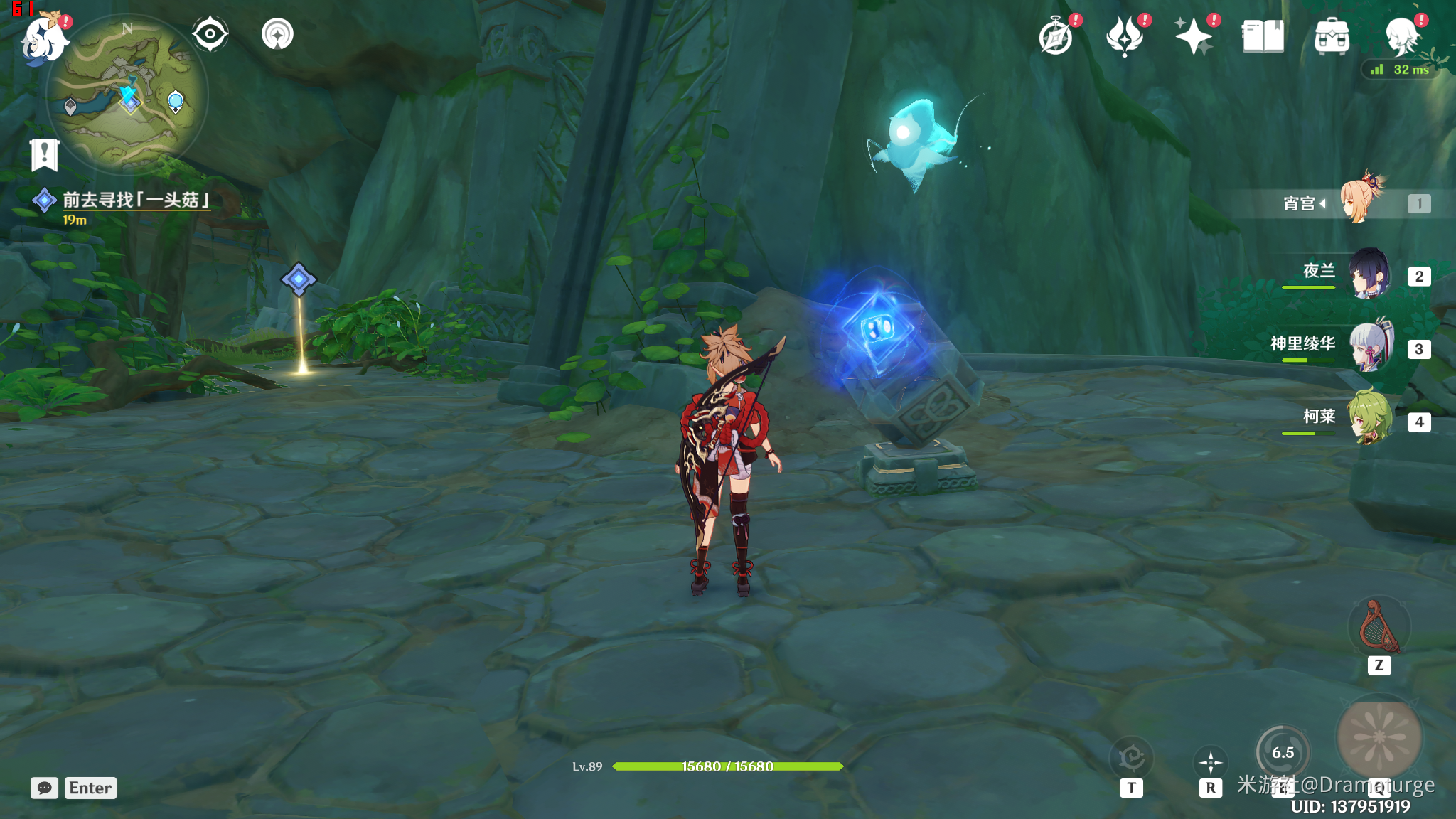Activate the elemental skill on cooldown
1456x819 pixels.
[x=1283, y=752]
